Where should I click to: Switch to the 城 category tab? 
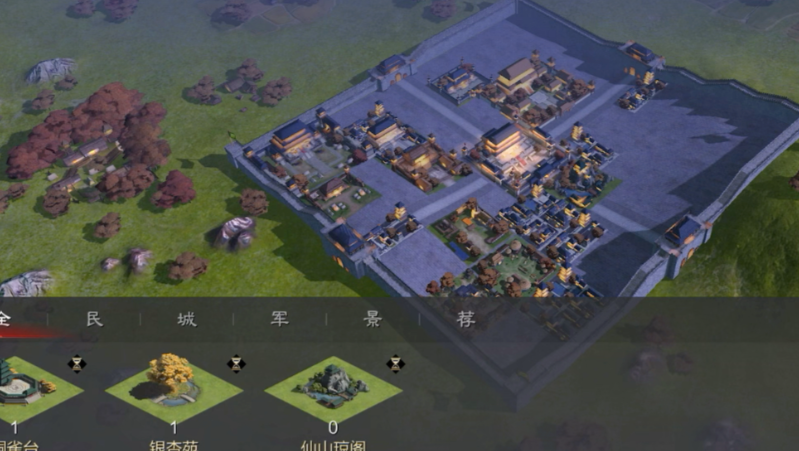click(187, 319)
